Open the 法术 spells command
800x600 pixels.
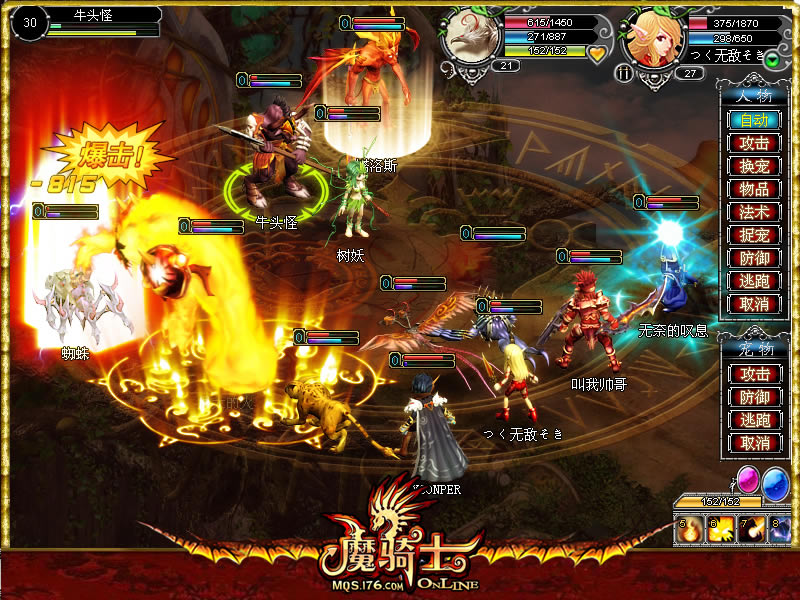754,212
